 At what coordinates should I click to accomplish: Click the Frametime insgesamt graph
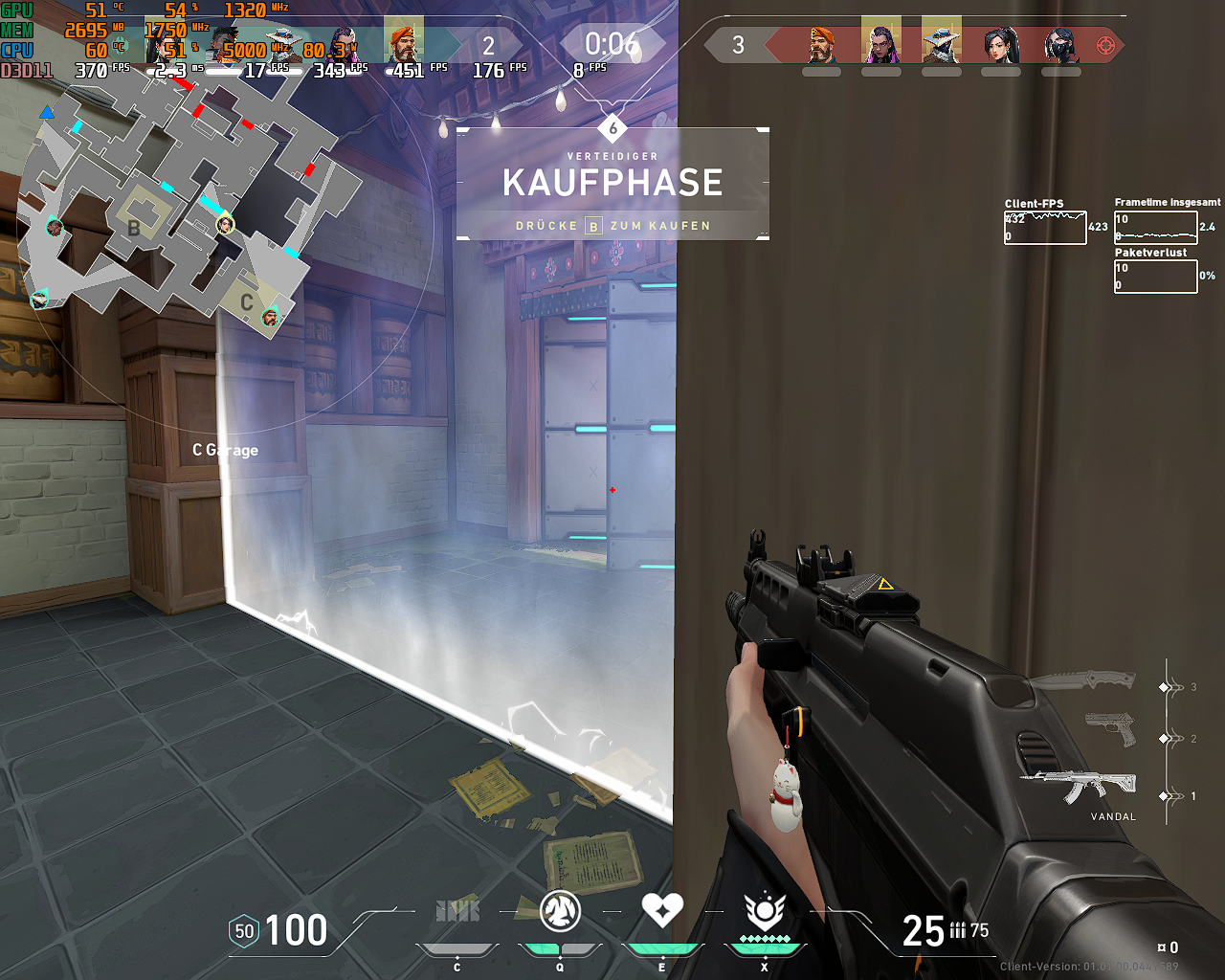pyautogui.click(x=1155, y=226)
